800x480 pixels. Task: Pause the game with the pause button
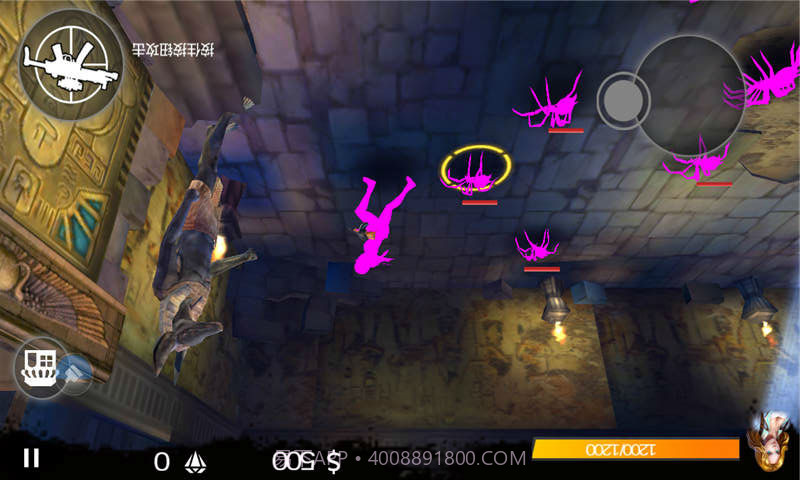(x=31, y=458)
